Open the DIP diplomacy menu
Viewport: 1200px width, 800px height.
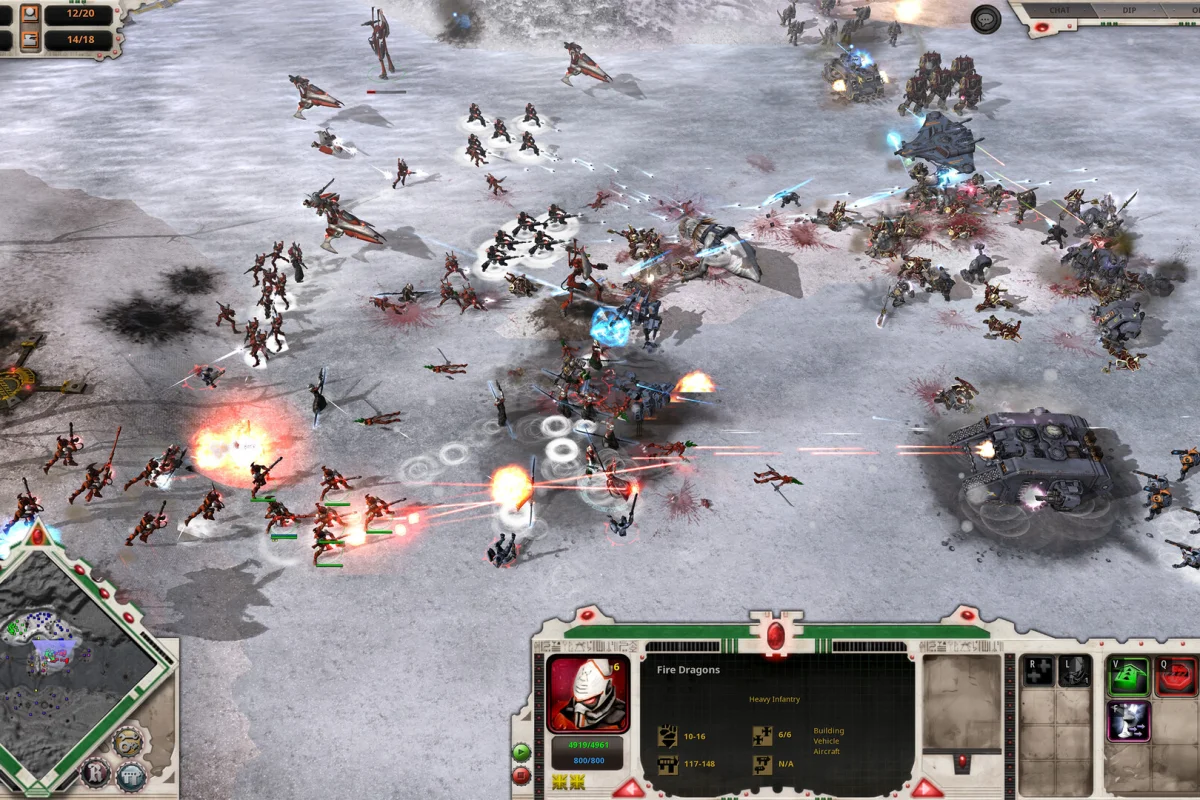[x=1127, y=11]
